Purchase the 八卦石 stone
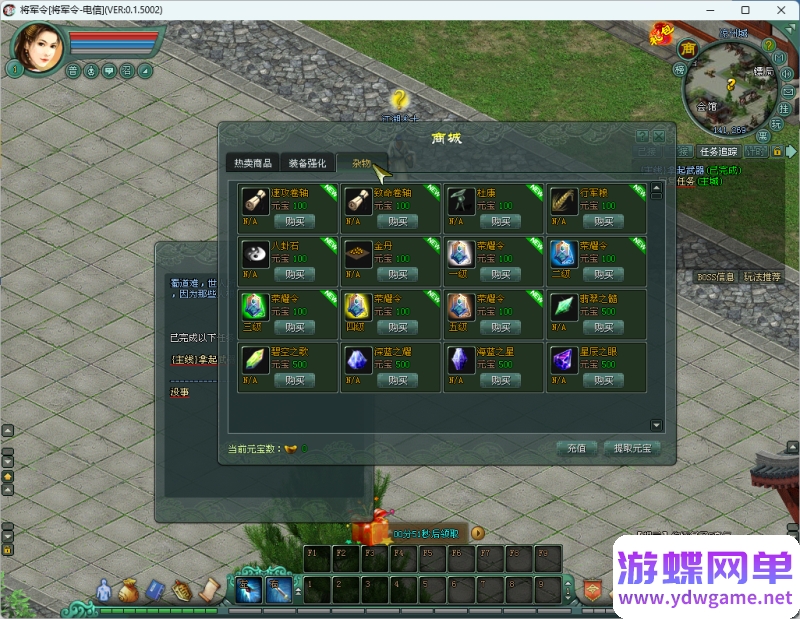This screenshot has height=619, width=800. [x=294, y=274]
